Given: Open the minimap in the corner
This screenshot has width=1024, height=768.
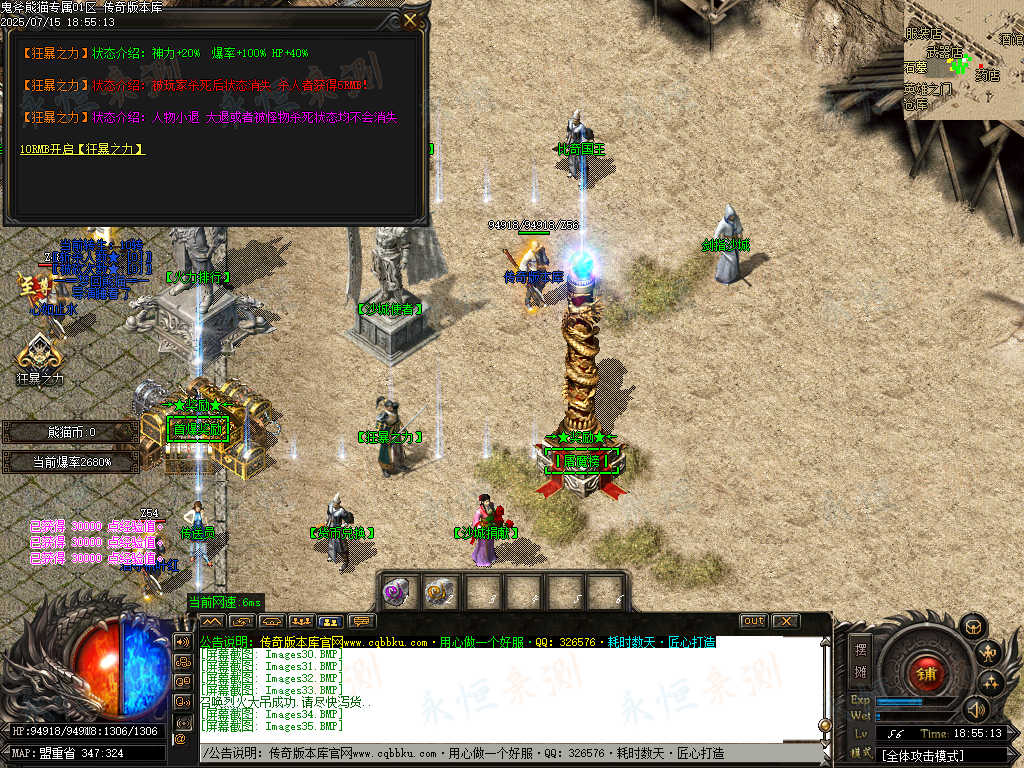Looking at the screenshot, I should 963,59.
